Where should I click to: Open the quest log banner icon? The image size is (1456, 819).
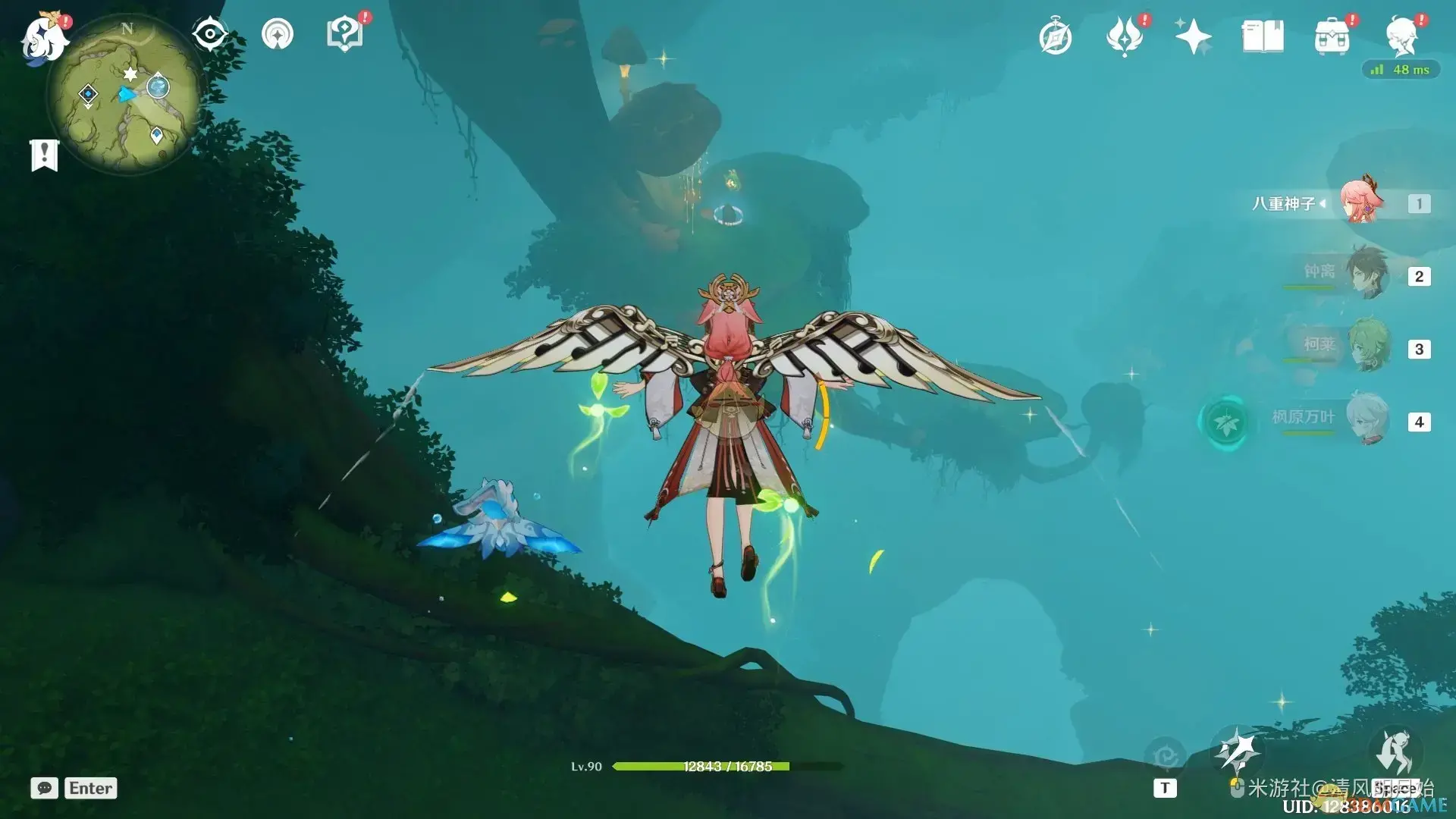44,155
